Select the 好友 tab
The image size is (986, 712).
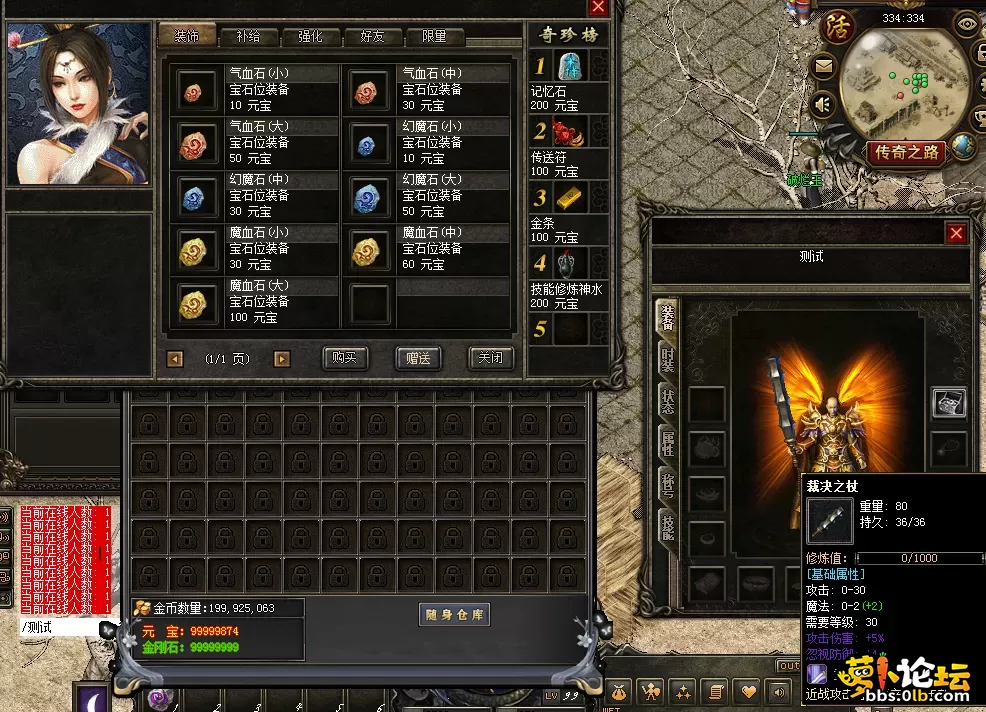point(372,37)
